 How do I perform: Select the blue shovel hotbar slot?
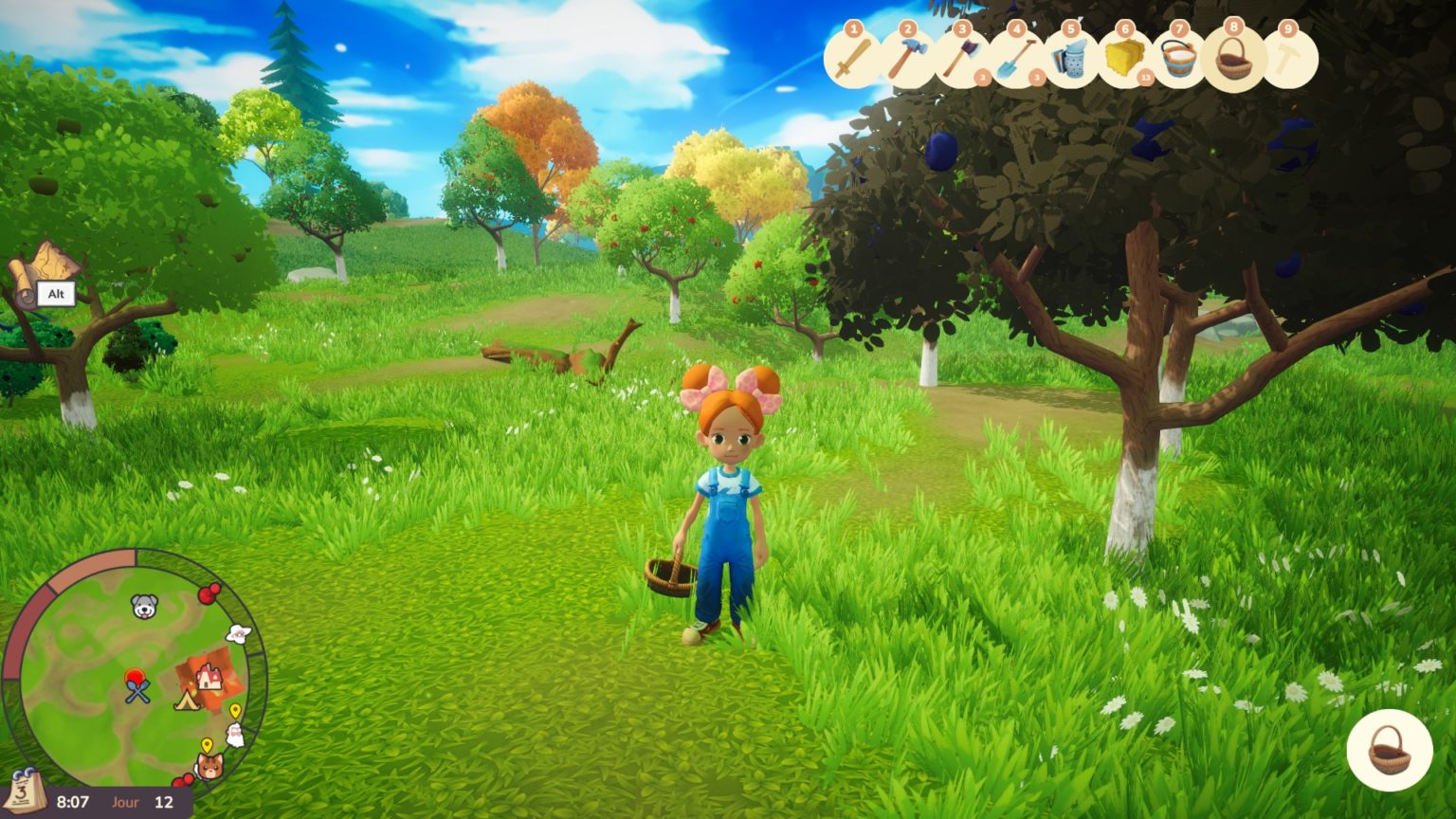(x=1016, y=60)
